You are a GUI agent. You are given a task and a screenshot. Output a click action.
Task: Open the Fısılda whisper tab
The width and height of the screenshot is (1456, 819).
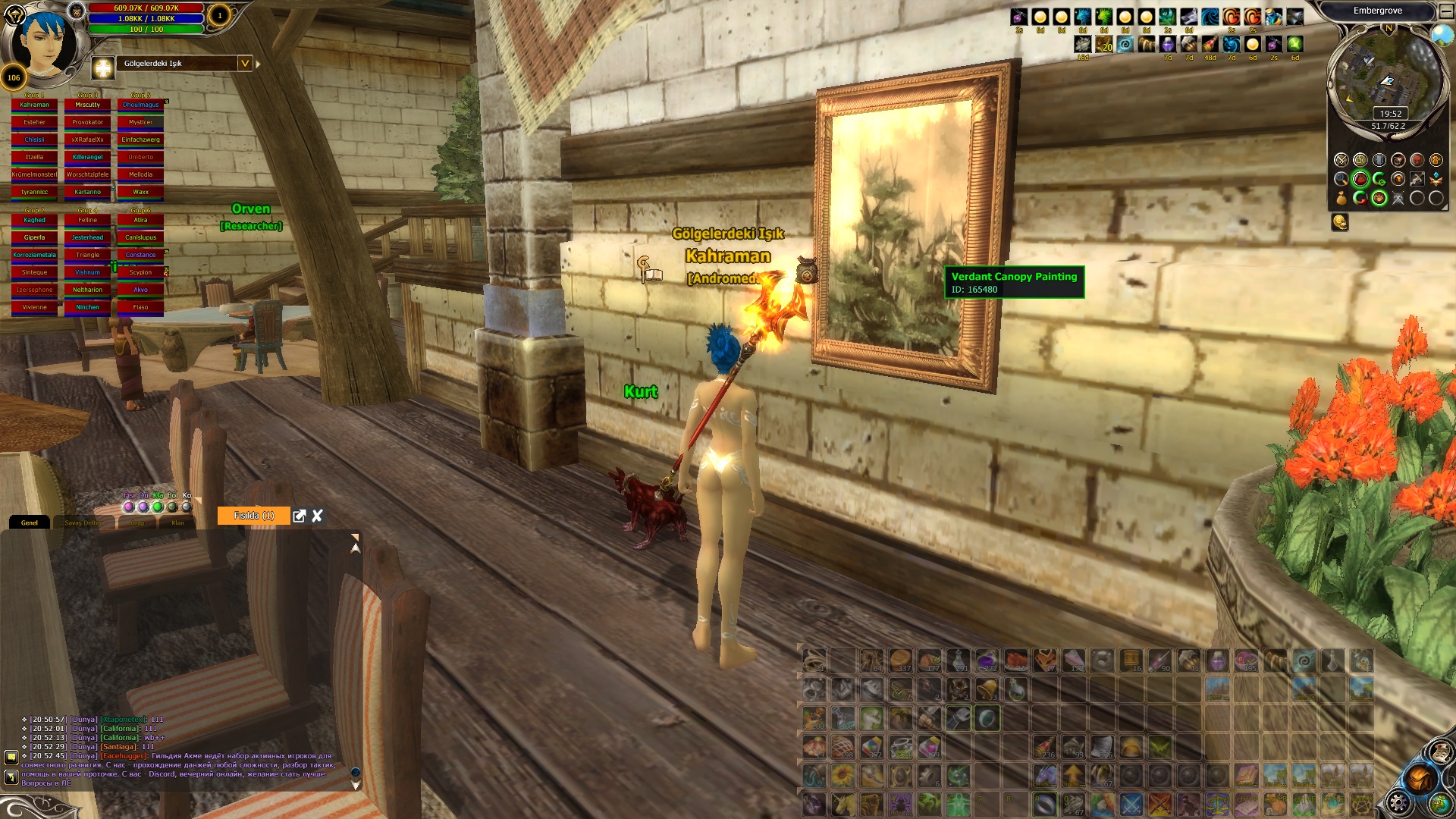tap(253, 516)
